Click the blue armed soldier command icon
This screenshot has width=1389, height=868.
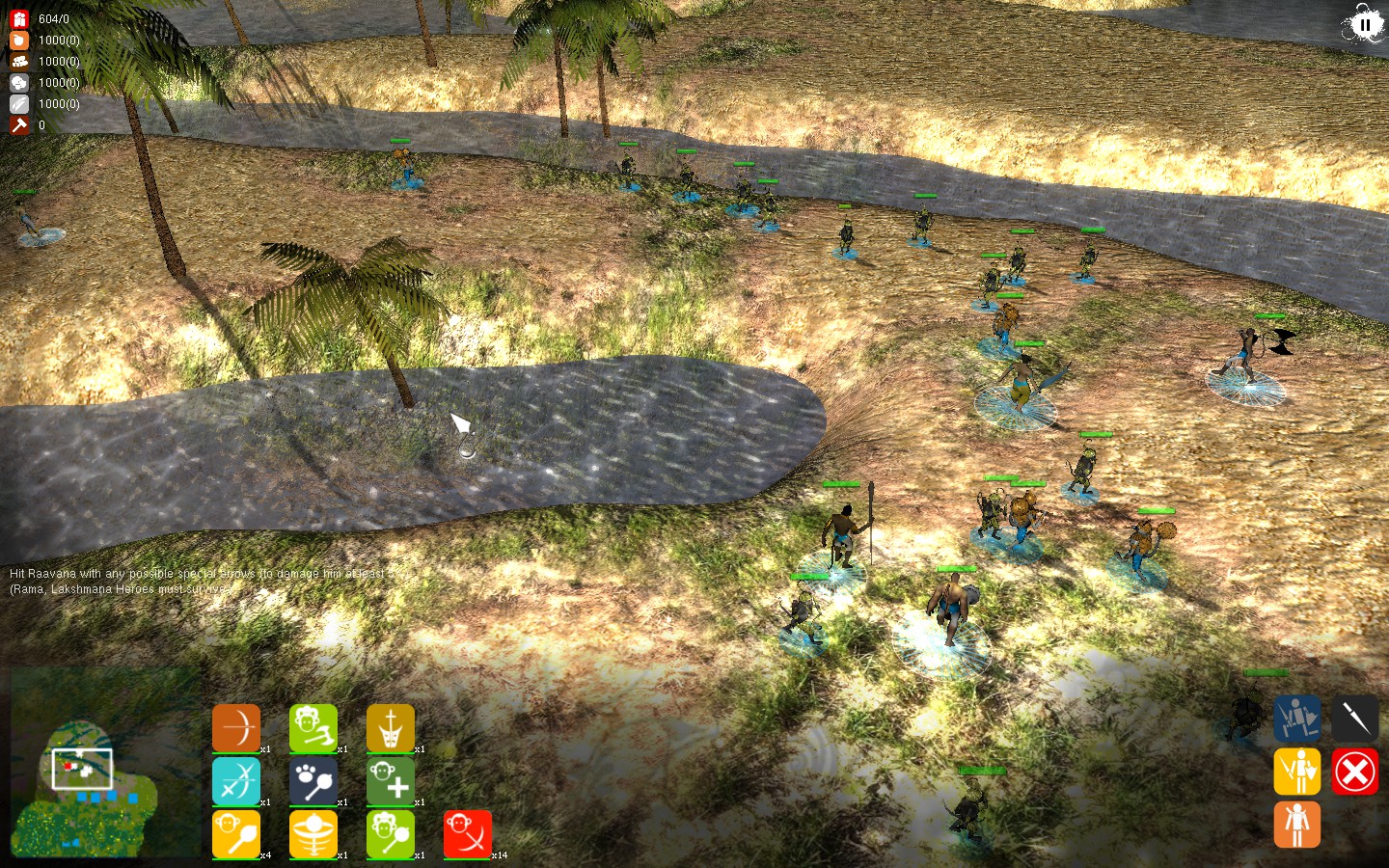click(1297, 719)
